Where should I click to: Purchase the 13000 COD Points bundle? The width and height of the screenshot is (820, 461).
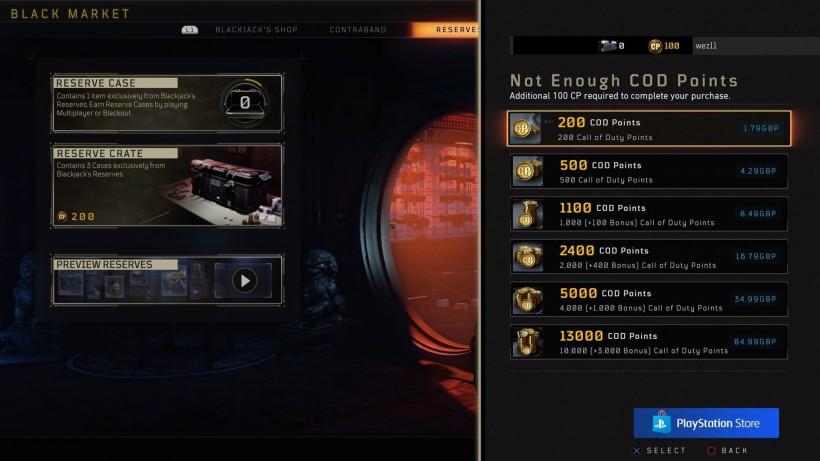pos(649,342)
